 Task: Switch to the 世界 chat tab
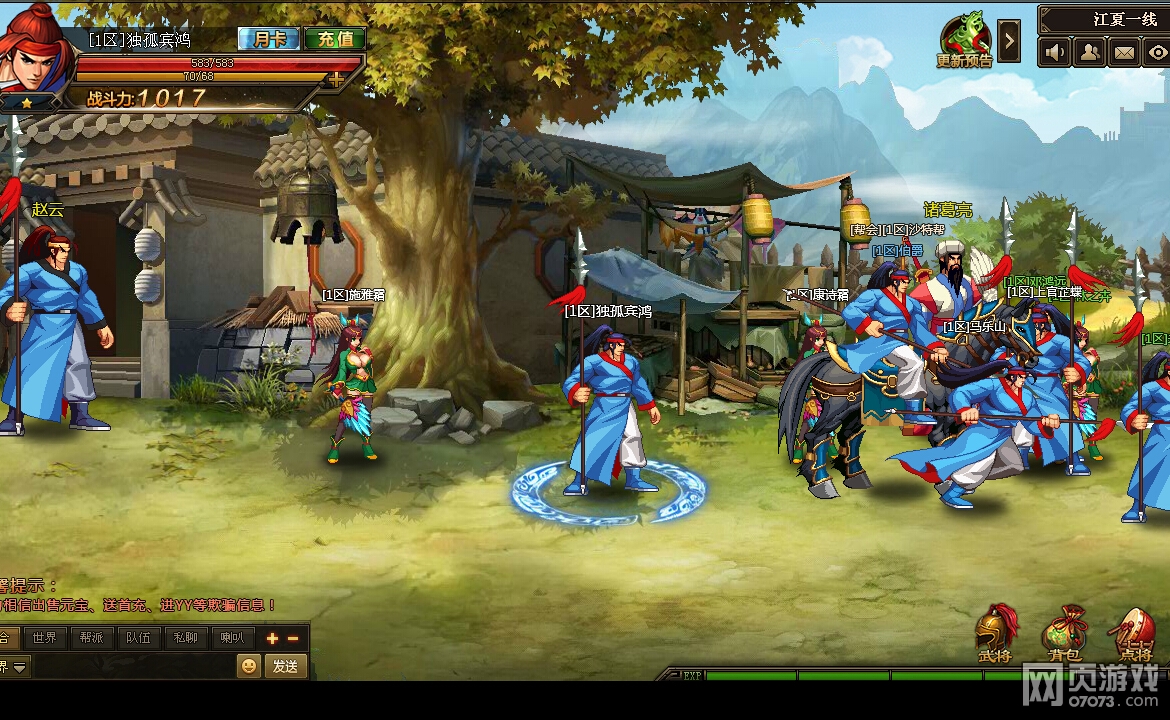(x=45, y=638)
